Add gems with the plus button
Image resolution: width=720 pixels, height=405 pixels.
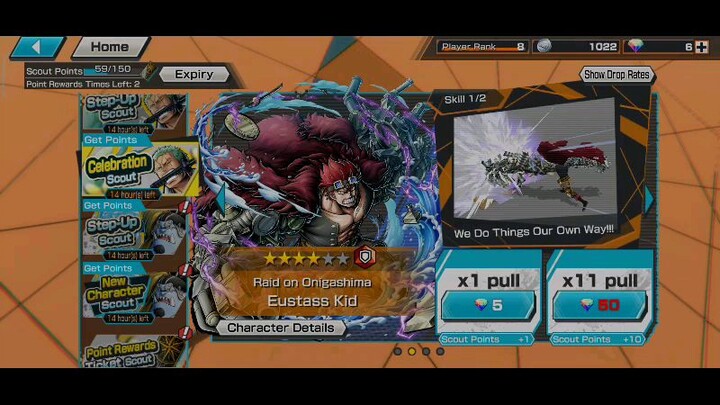(x=702, y=47)
